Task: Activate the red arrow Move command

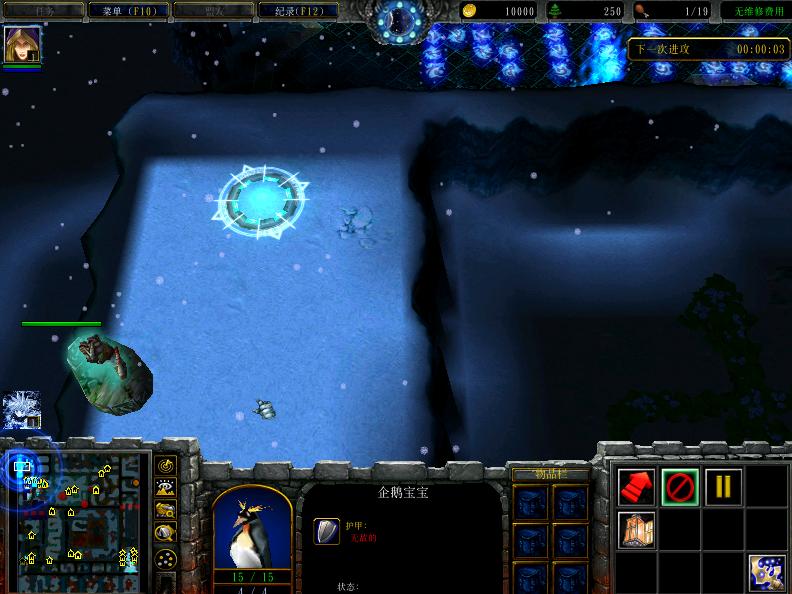Action: tap(636, 487)
